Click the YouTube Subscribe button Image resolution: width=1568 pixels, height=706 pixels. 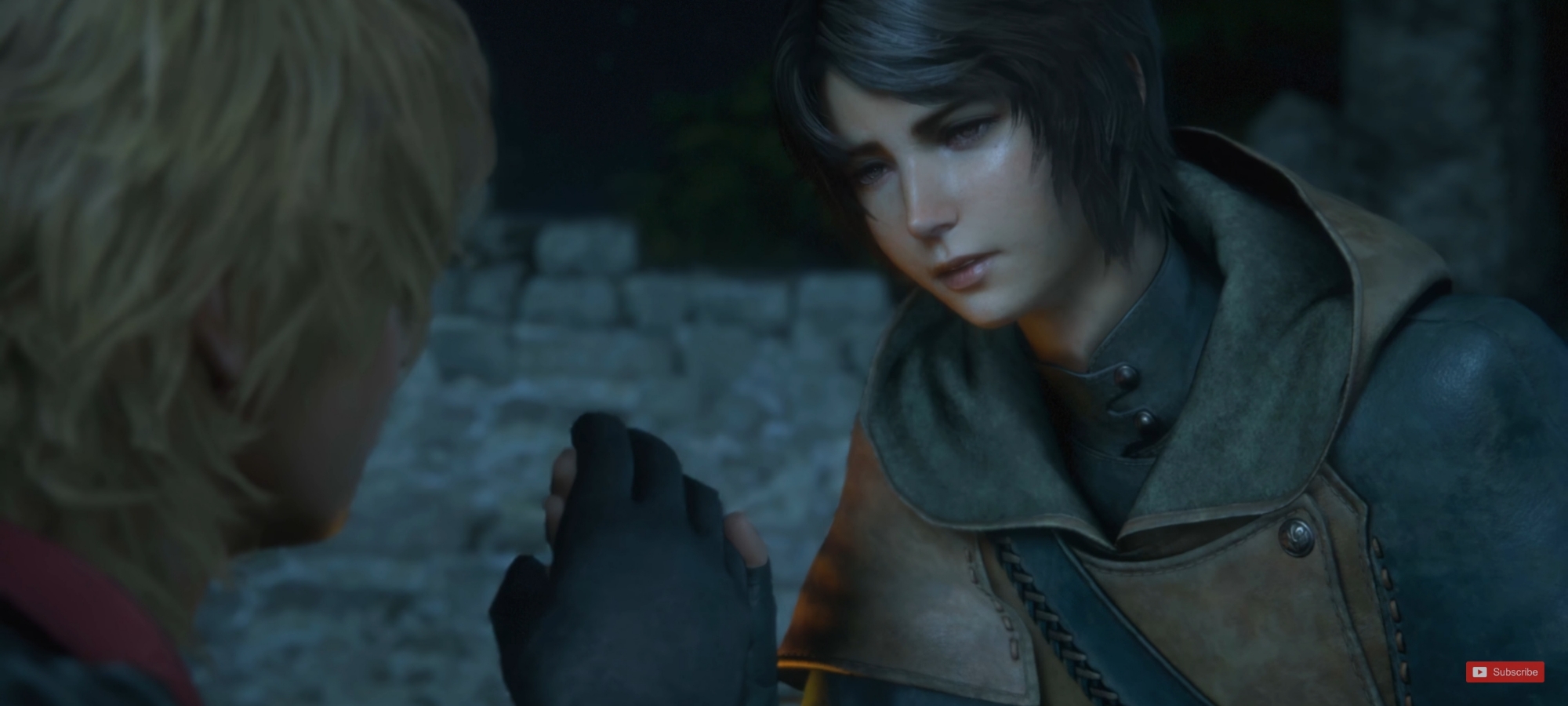1504,671
